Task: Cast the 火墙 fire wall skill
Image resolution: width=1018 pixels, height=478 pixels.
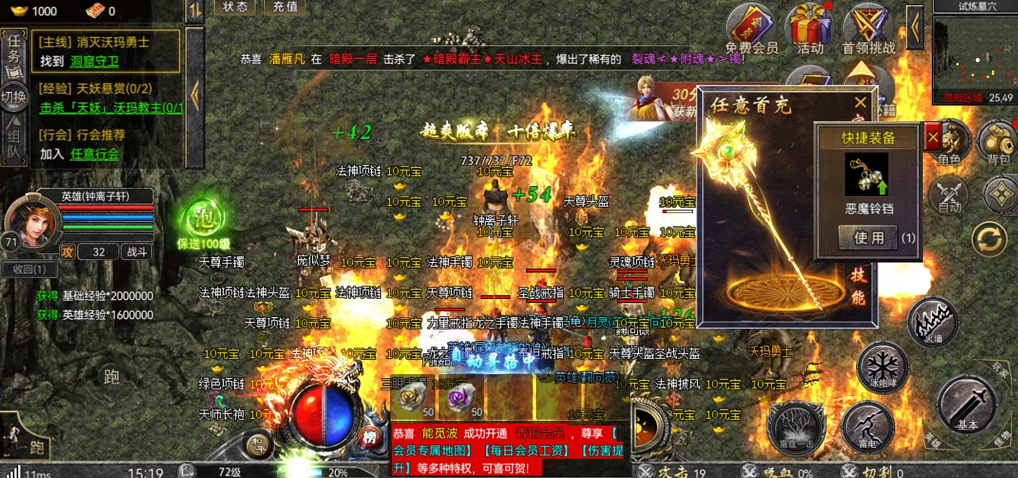Action: coord(933,322)
